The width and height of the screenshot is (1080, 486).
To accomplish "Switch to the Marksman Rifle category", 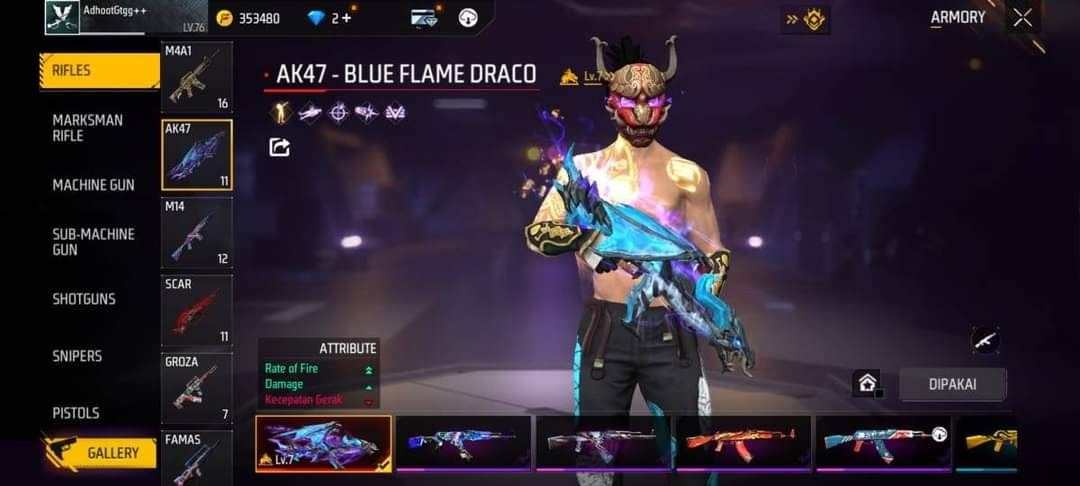I will [x=88, y=127].
